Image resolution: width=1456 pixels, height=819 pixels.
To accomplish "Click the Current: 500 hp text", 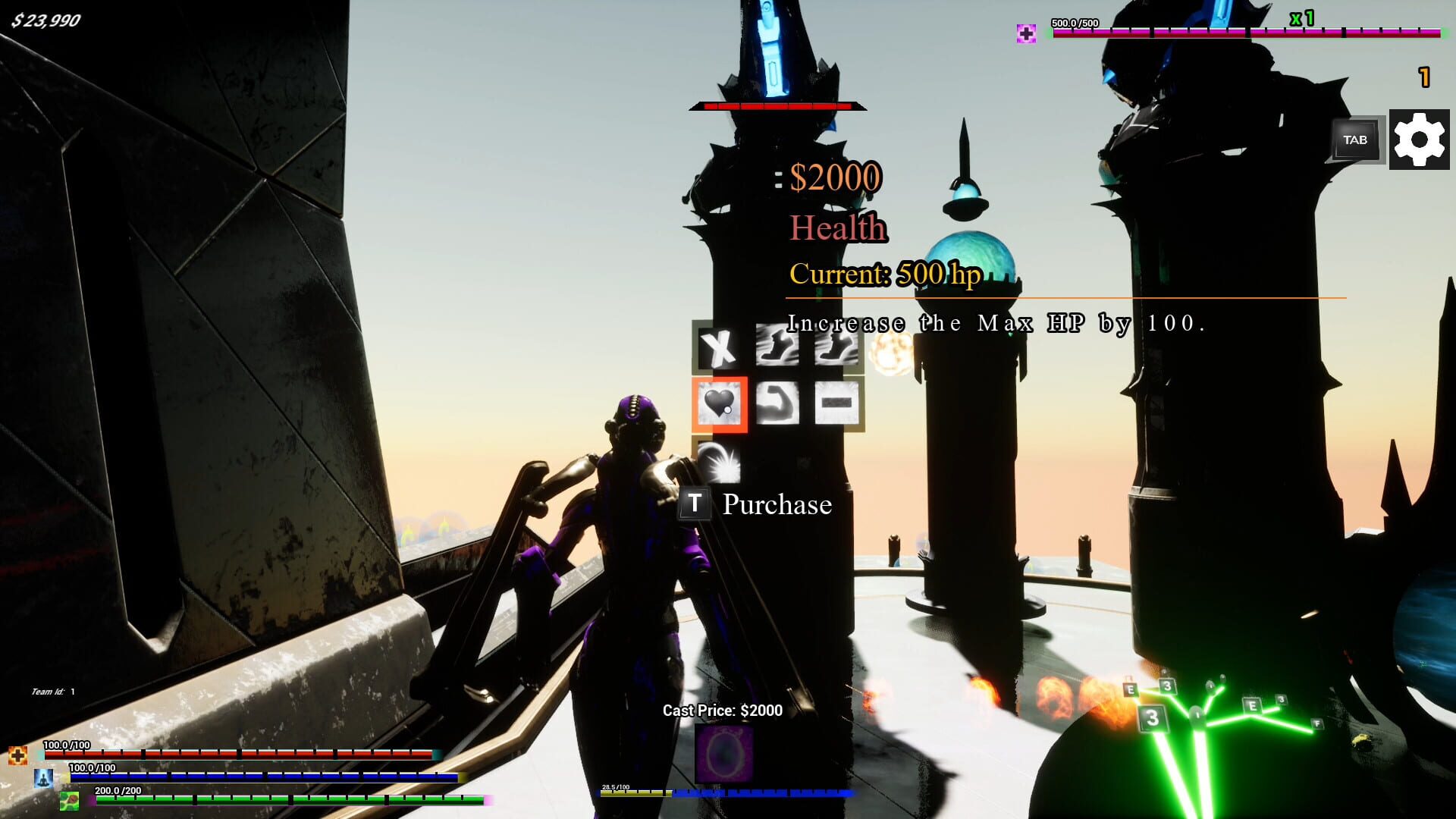I will tap(885, 275).
